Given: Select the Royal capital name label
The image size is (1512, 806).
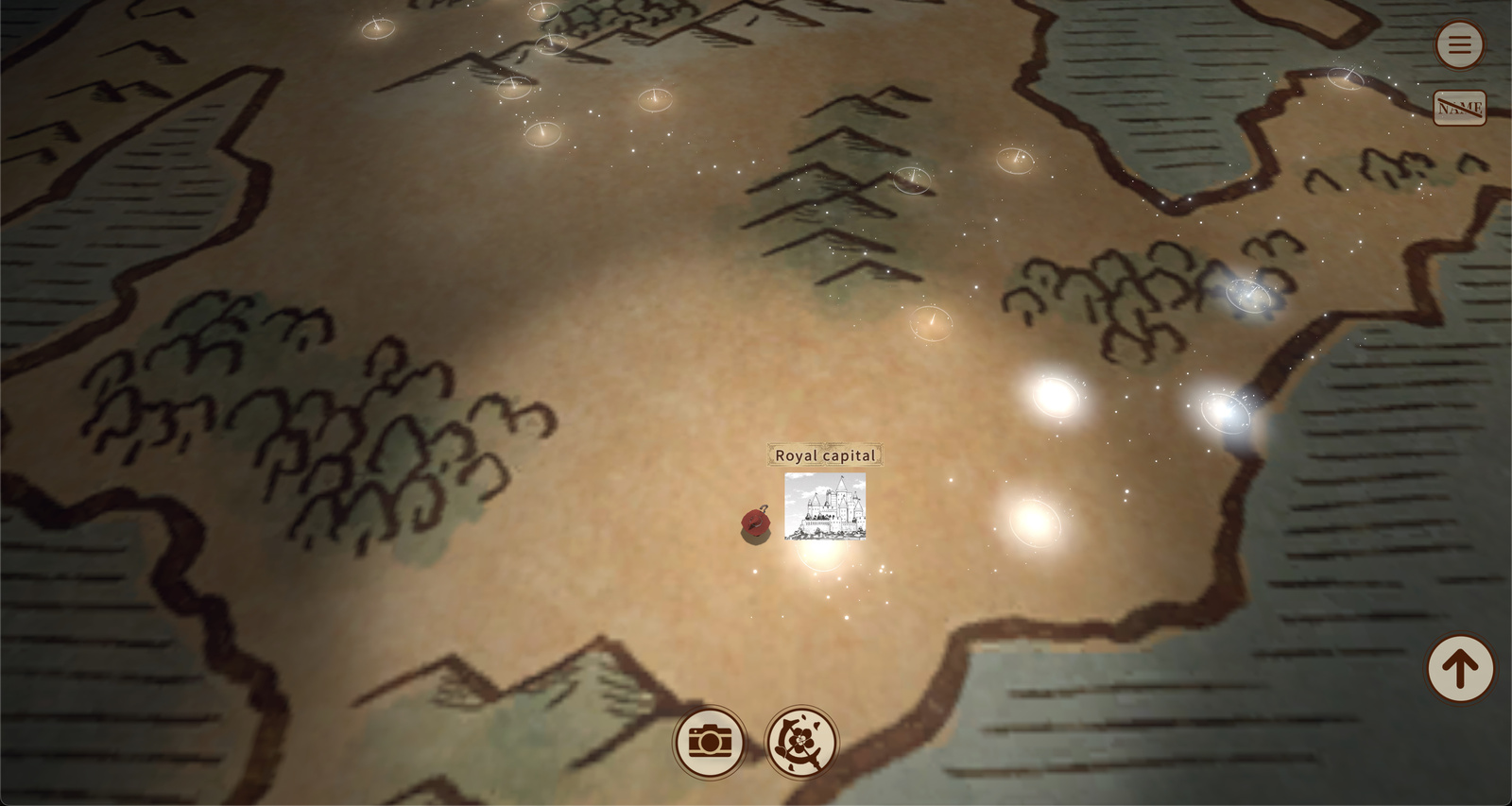Looking at the screenshot, I should [825, 455].
